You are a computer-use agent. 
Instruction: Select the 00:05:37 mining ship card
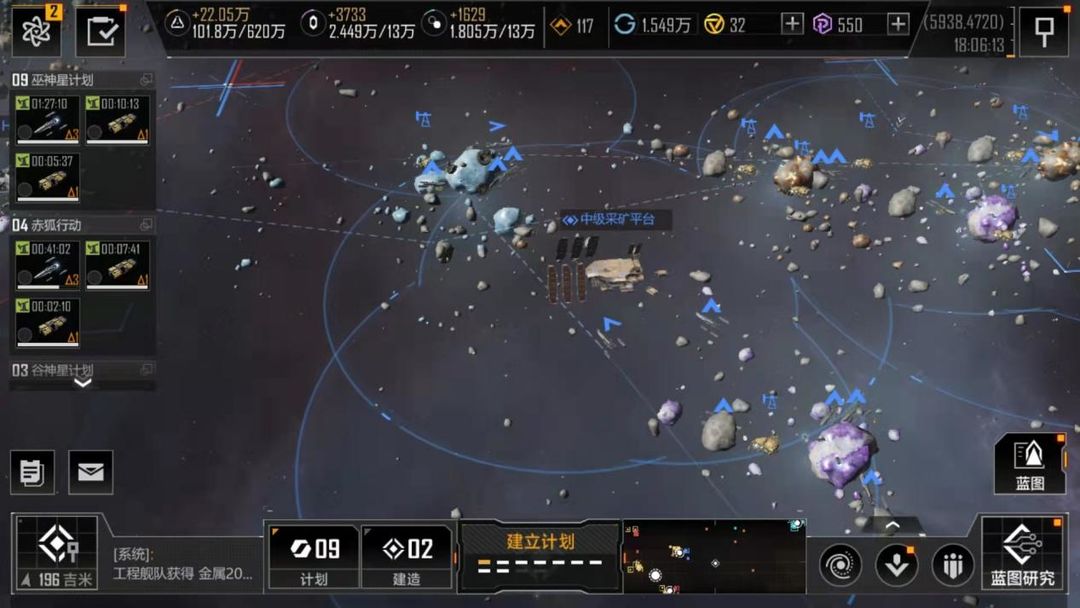click(47, 176)
